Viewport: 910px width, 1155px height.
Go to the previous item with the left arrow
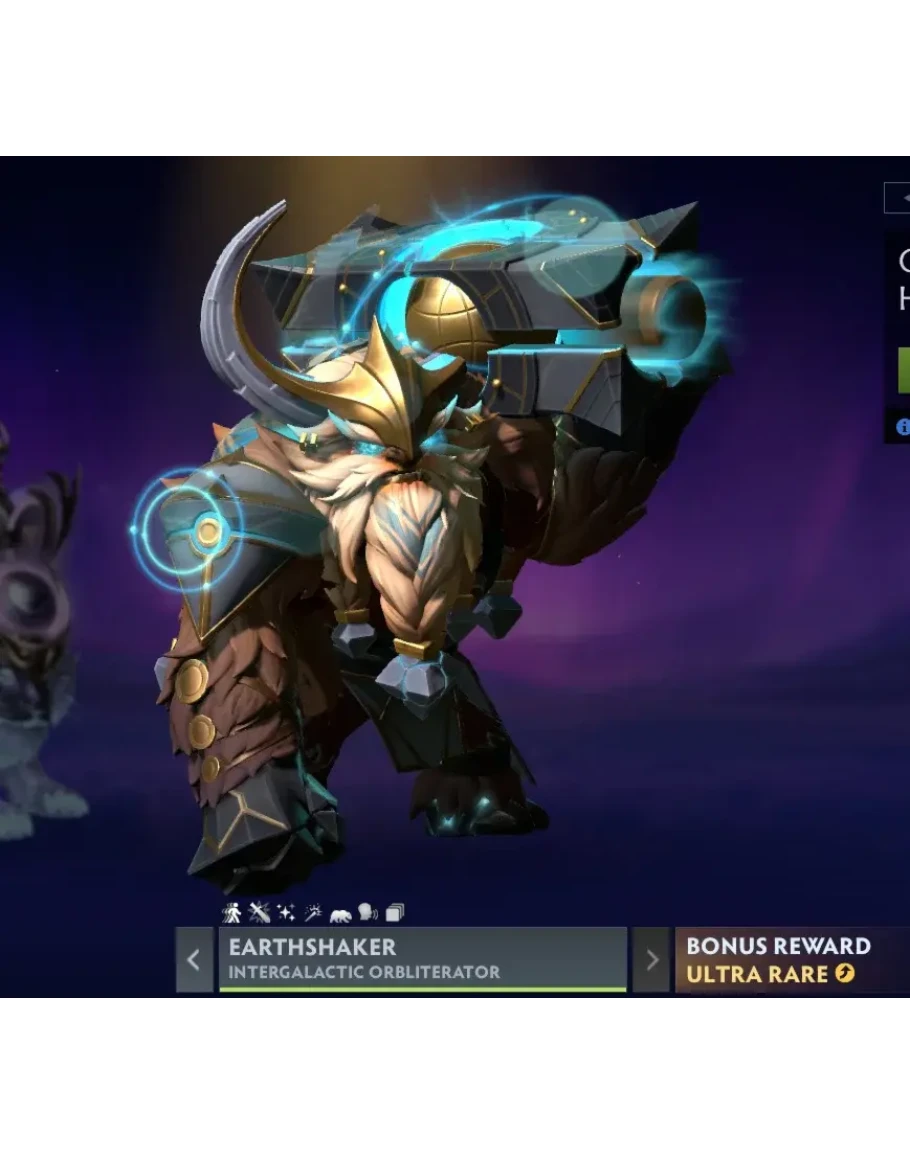194,960
